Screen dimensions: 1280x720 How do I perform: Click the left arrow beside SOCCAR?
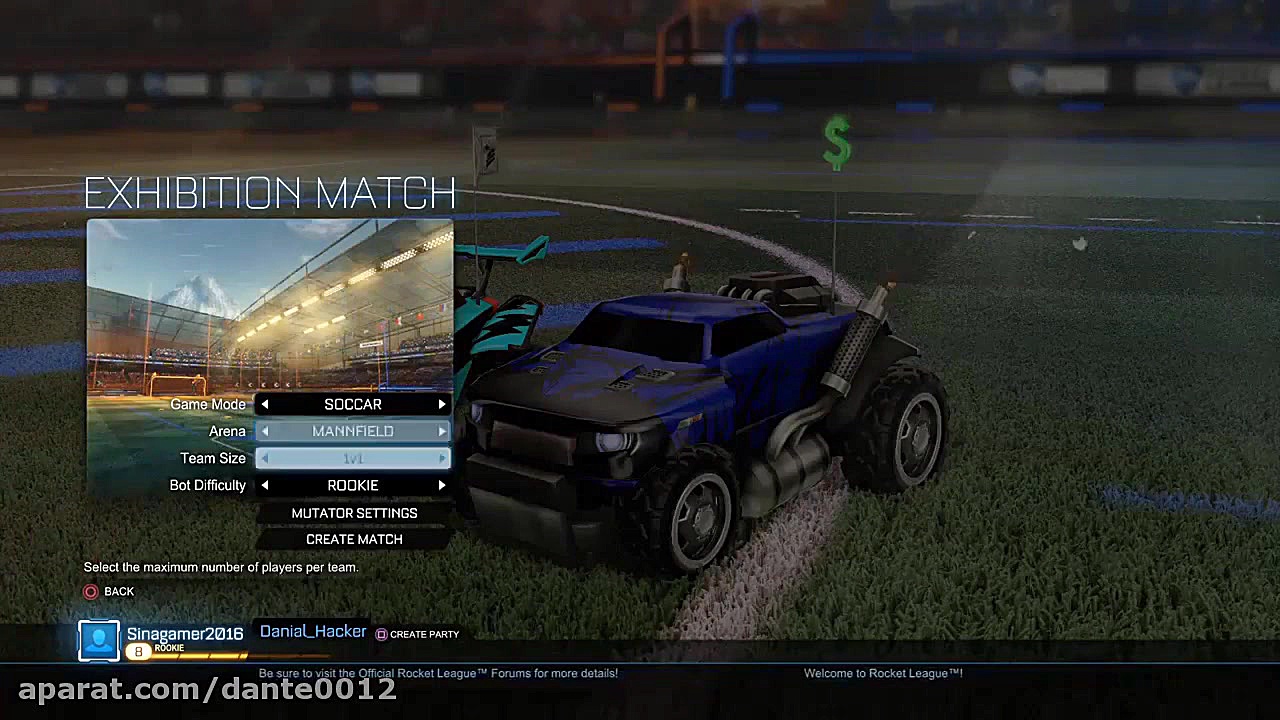(x=265, y=404)
